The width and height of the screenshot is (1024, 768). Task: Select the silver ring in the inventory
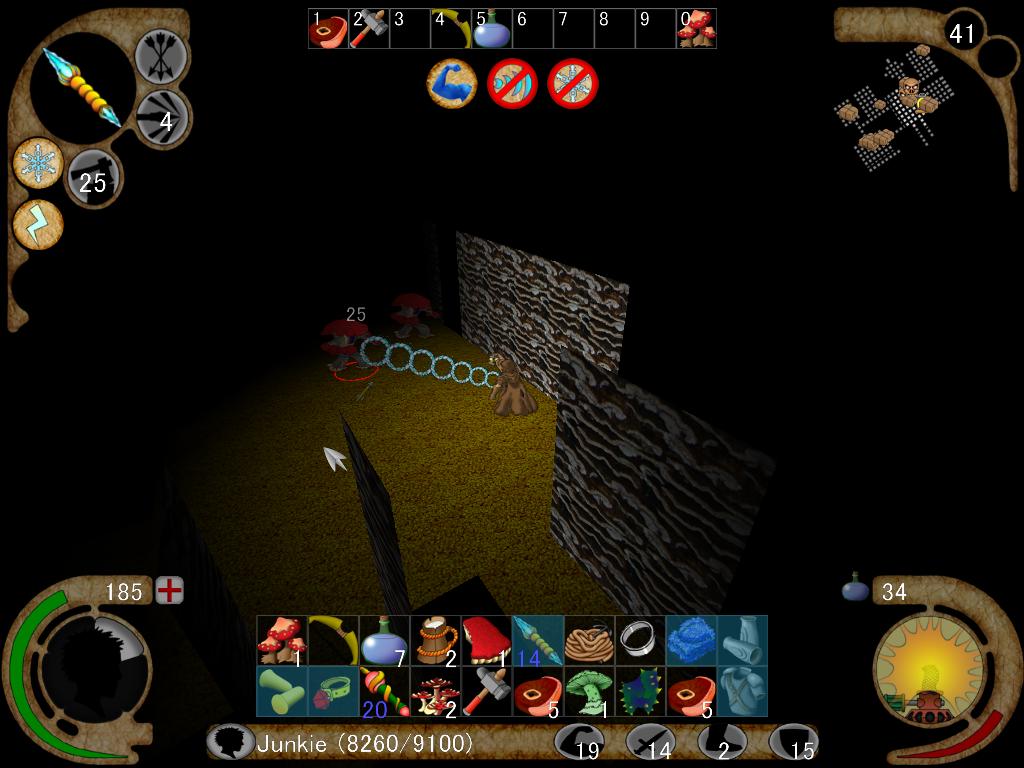[640, 640]
